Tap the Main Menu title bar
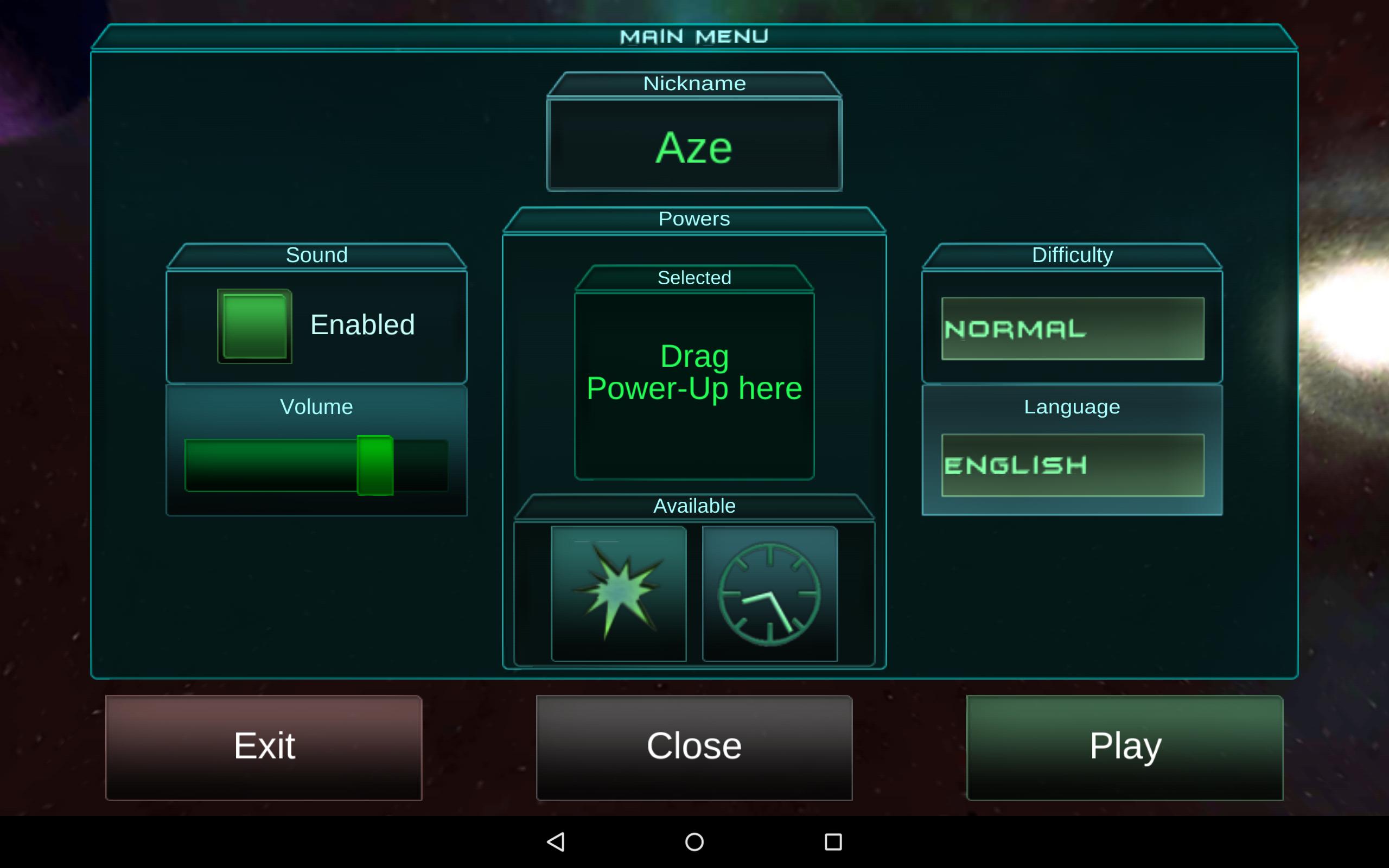The image size is (1389, 868). [694, 36]
